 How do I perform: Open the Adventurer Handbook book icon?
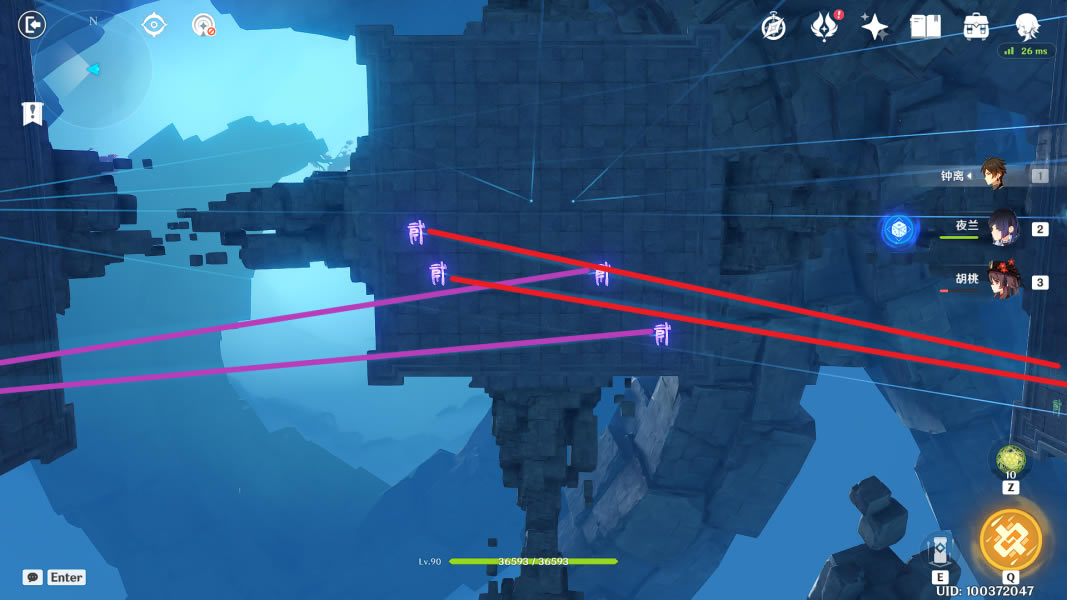[x=926, y=27]
